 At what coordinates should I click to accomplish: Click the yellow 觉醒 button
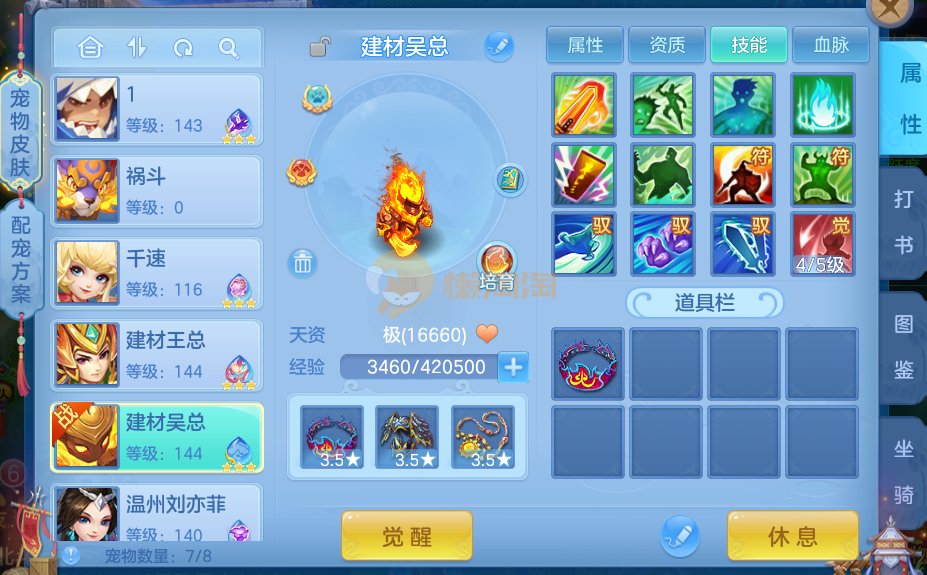click(x=407, y=536)
